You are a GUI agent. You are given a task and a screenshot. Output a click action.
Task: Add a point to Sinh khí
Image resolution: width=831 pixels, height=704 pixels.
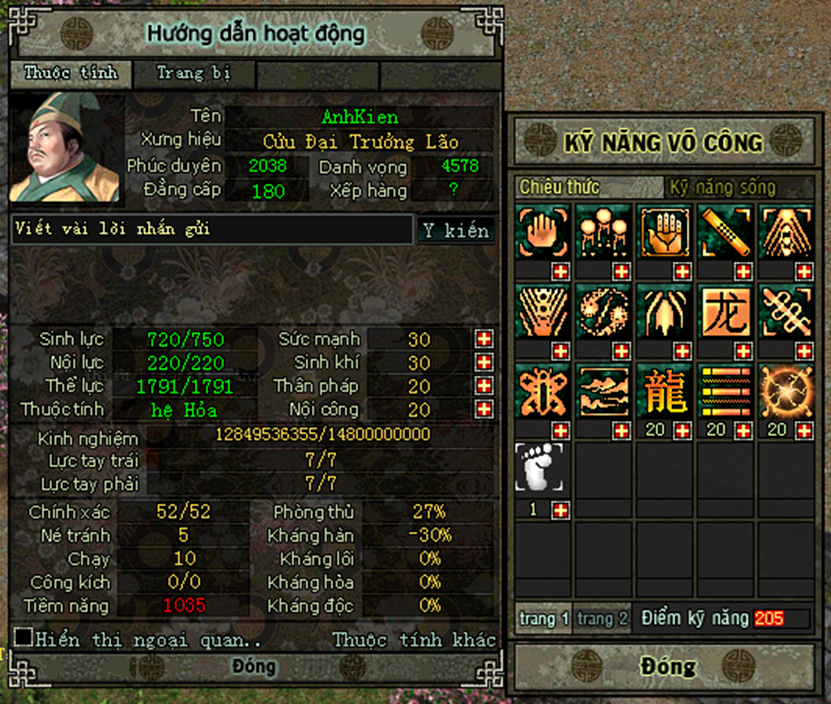click(x=483, y=362)
